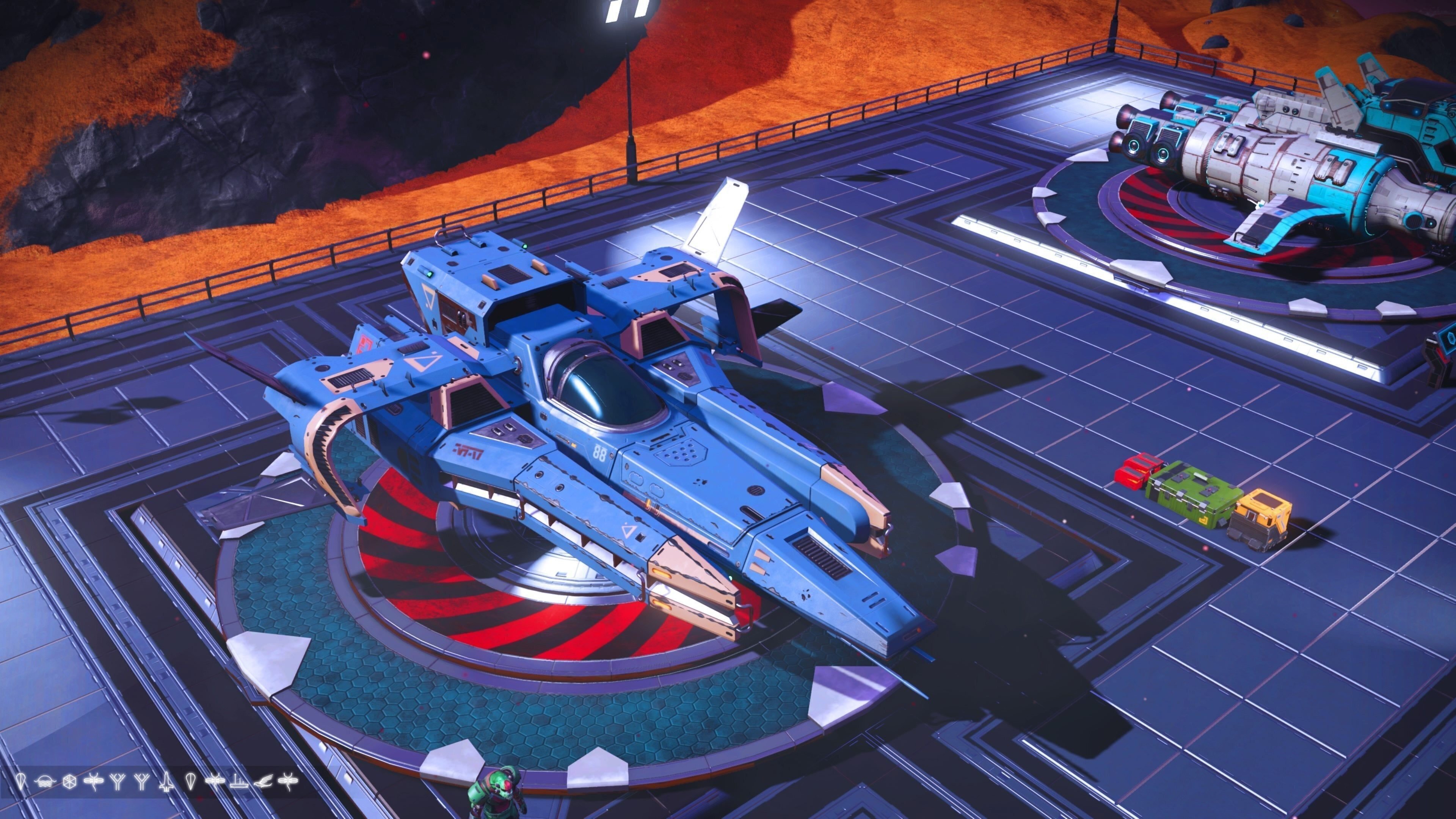
Task: Click the second balloon portal glyph
Action: click(191, 782)
